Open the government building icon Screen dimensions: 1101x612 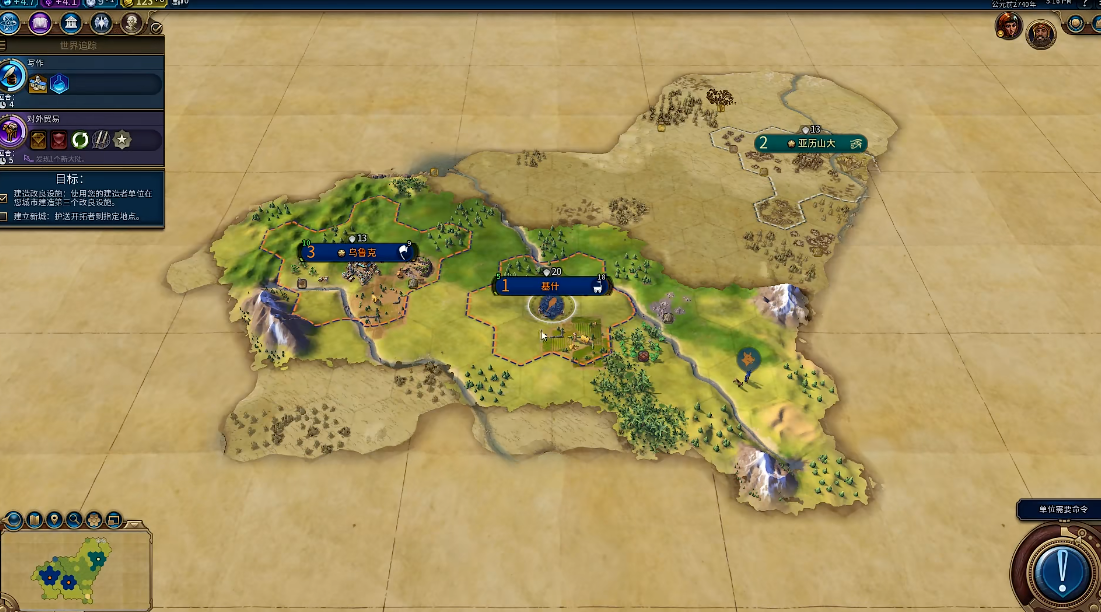tap(71, 22)
